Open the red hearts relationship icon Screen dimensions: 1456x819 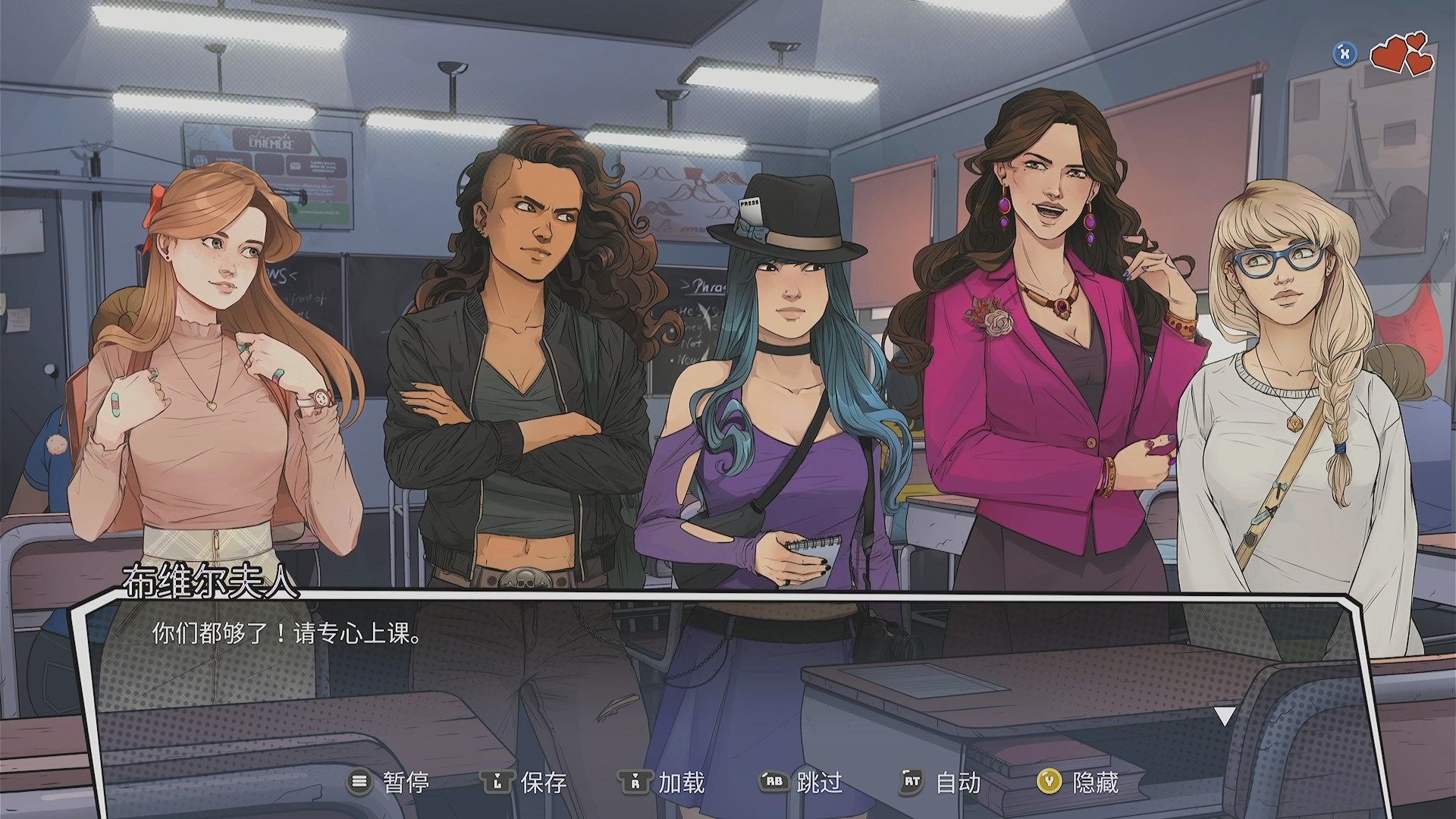pyautogui.click(x=1402, y=54)
